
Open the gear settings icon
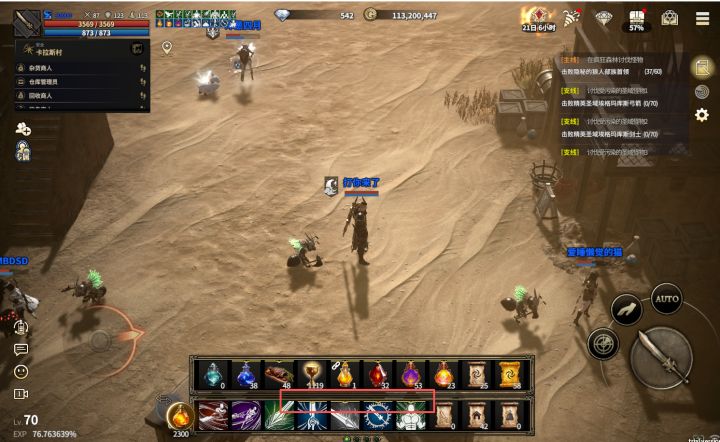point(701,115)
